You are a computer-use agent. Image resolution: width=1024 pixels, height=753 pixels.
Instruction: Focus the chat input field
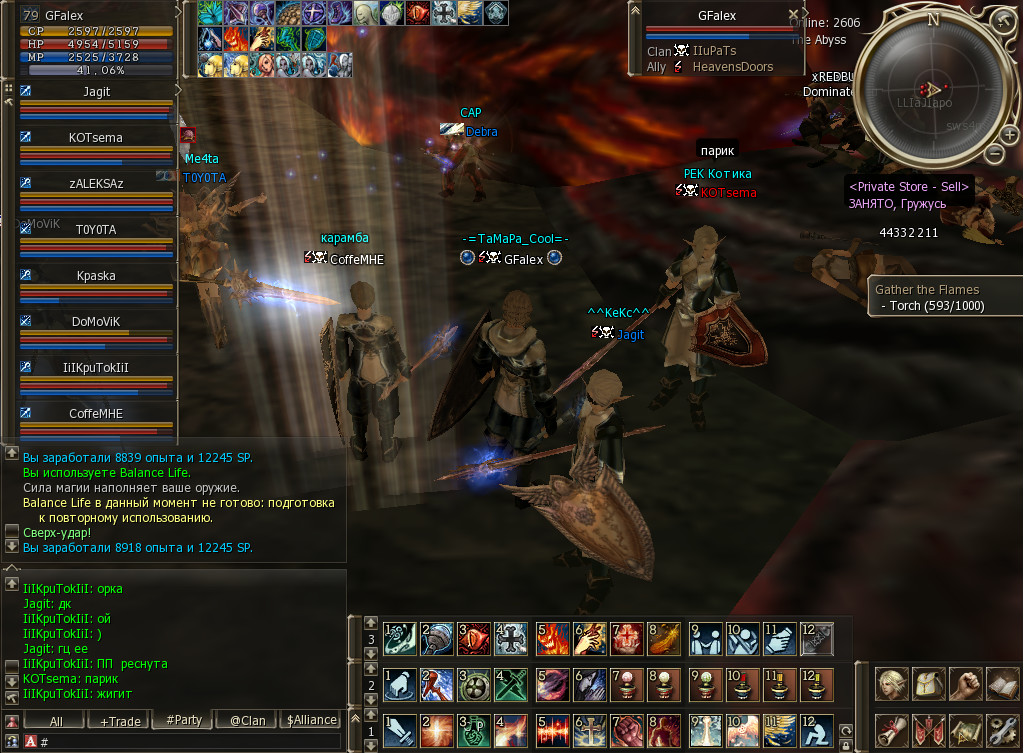pos(190,741)
